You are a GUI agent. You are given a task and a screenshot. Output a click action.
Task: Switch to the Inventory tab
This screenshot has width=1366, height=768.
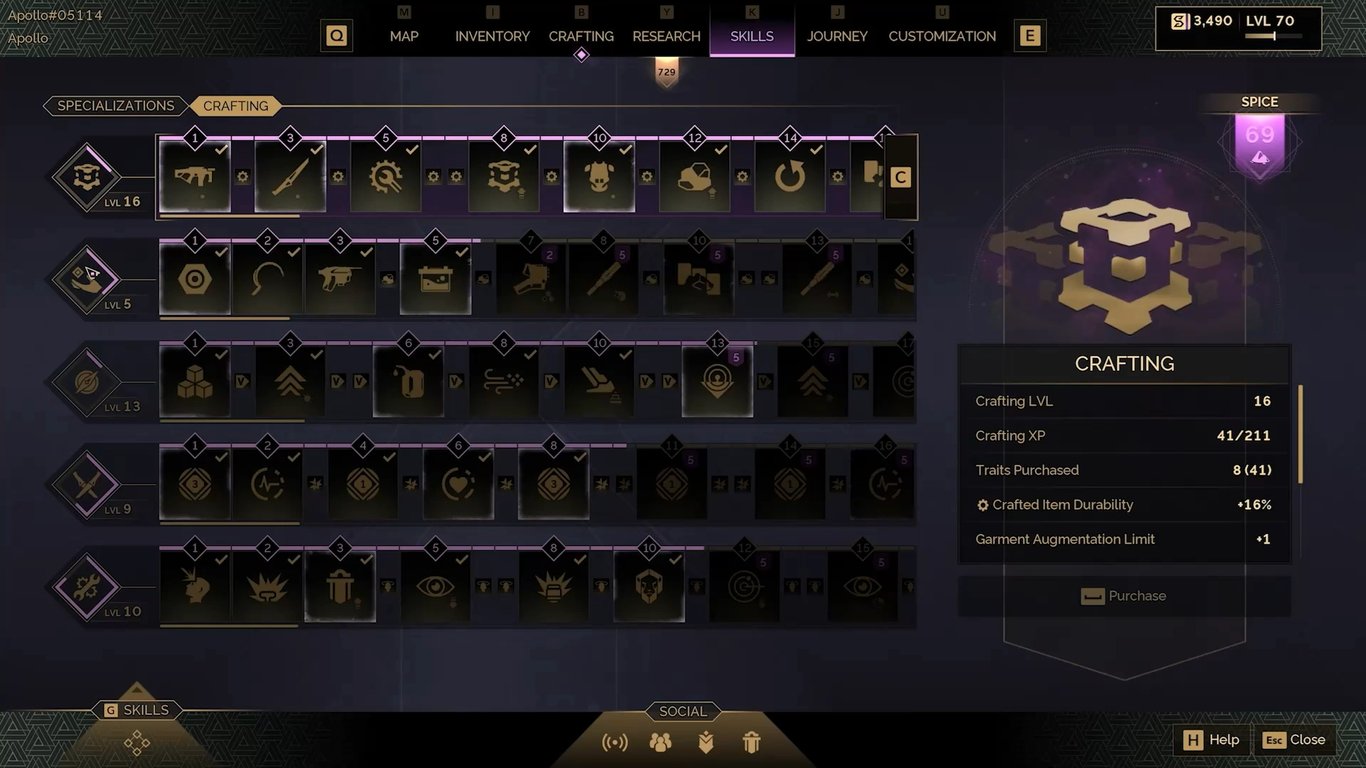[x=492, y=36]
